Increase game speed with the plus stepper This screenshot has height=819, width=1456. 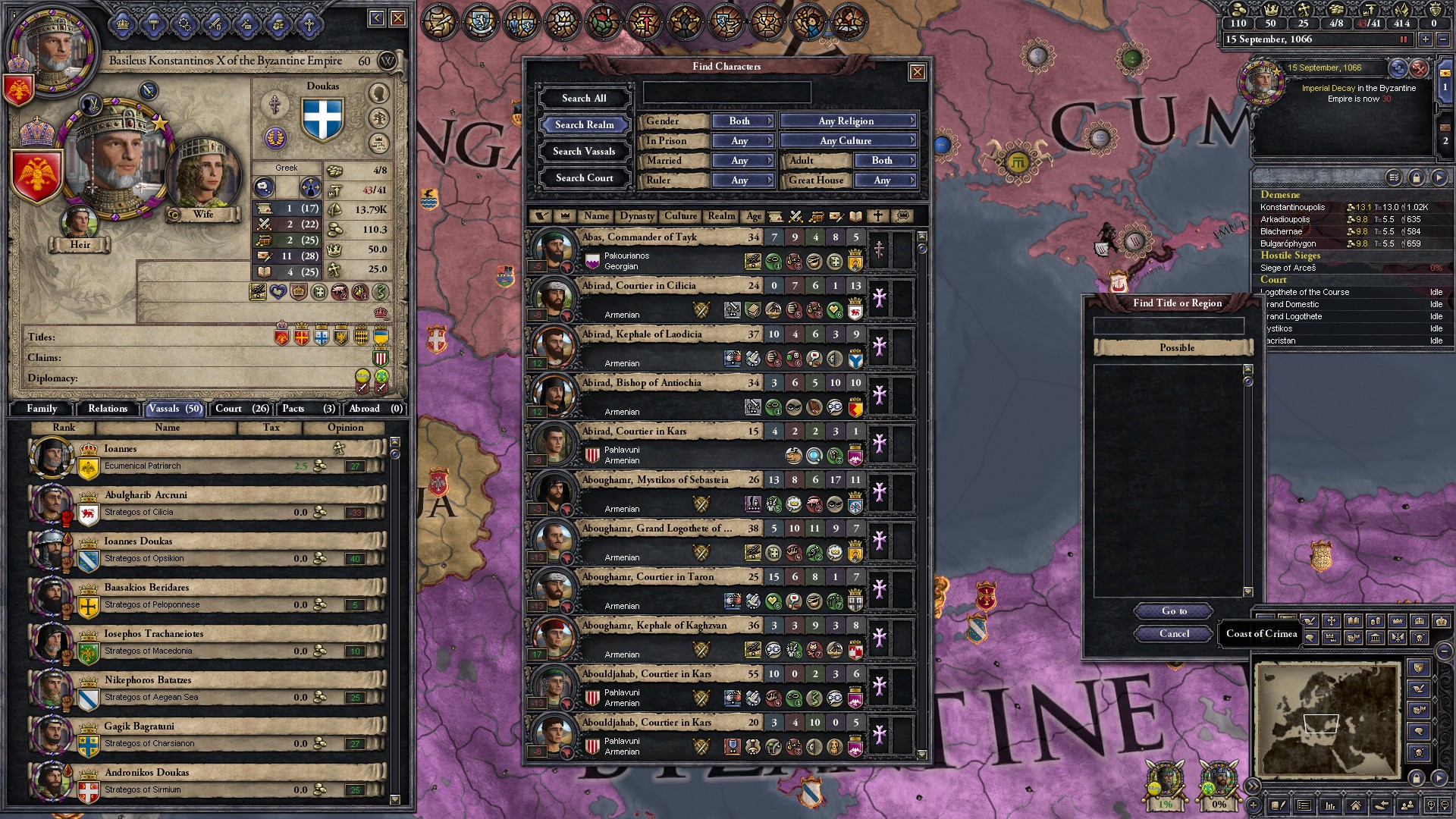click(x=1426, y=40)
